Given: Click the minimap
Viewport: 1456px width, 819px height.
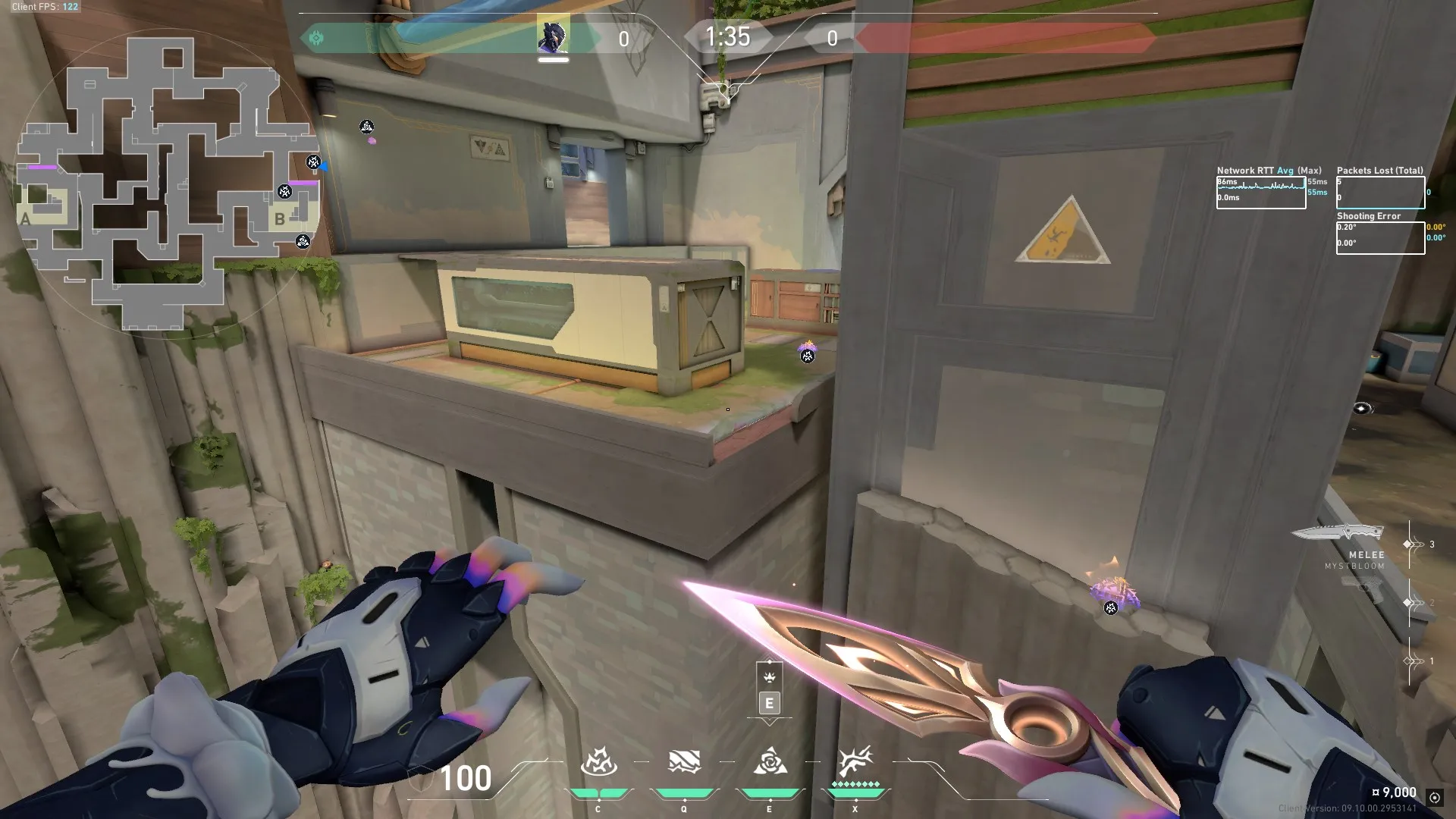Looking at the screenshot, I should pos(168,182).
